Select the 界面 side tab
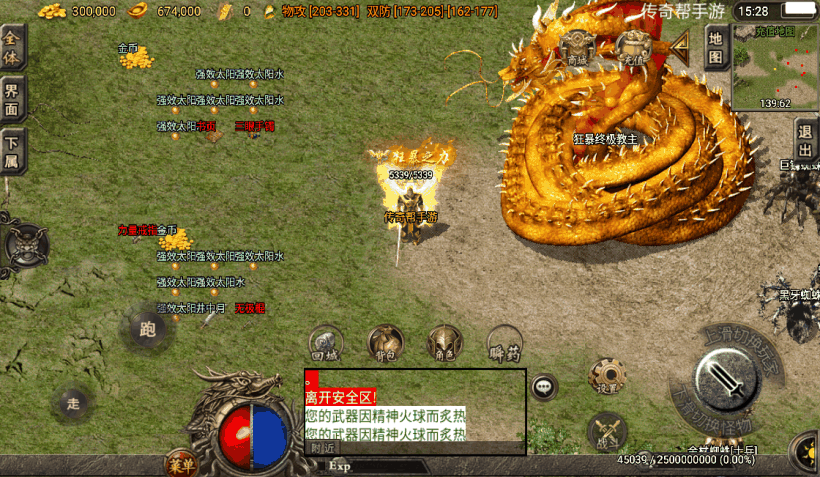The width and height of the screenshot is (820, 477). (12, 99)
